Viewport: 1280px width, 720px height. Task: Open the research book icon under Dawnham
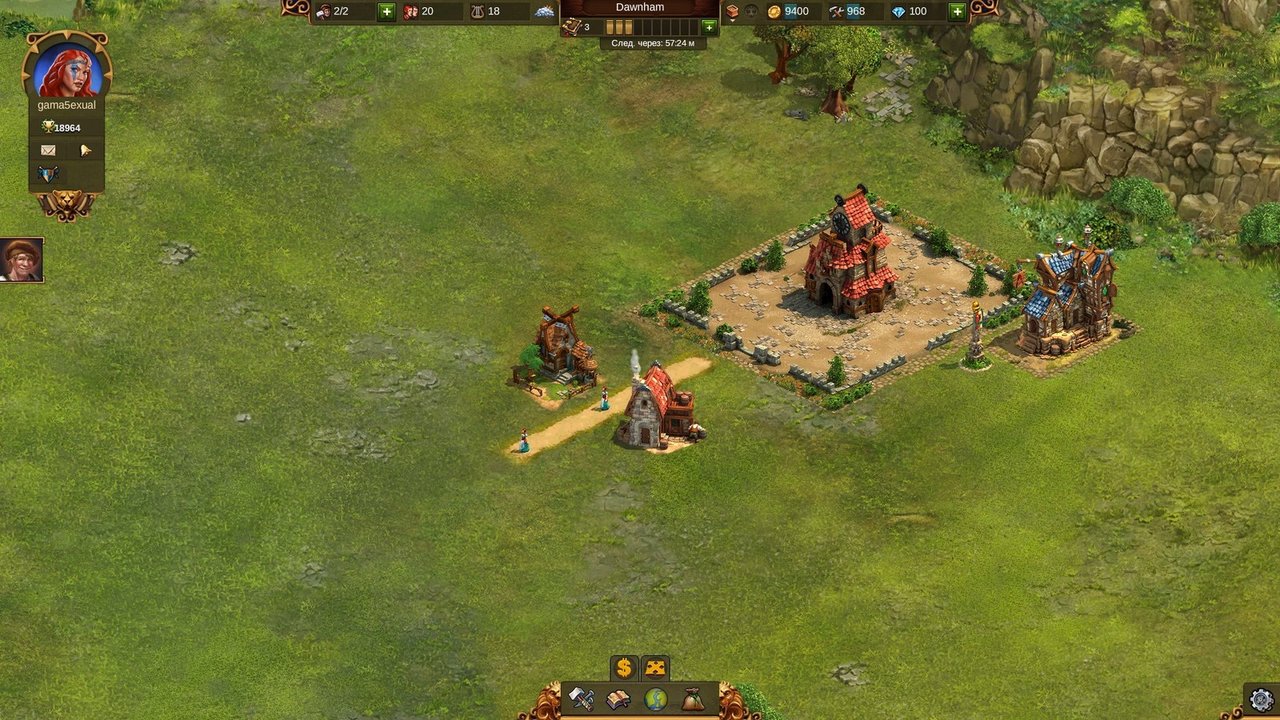(571, 27)
